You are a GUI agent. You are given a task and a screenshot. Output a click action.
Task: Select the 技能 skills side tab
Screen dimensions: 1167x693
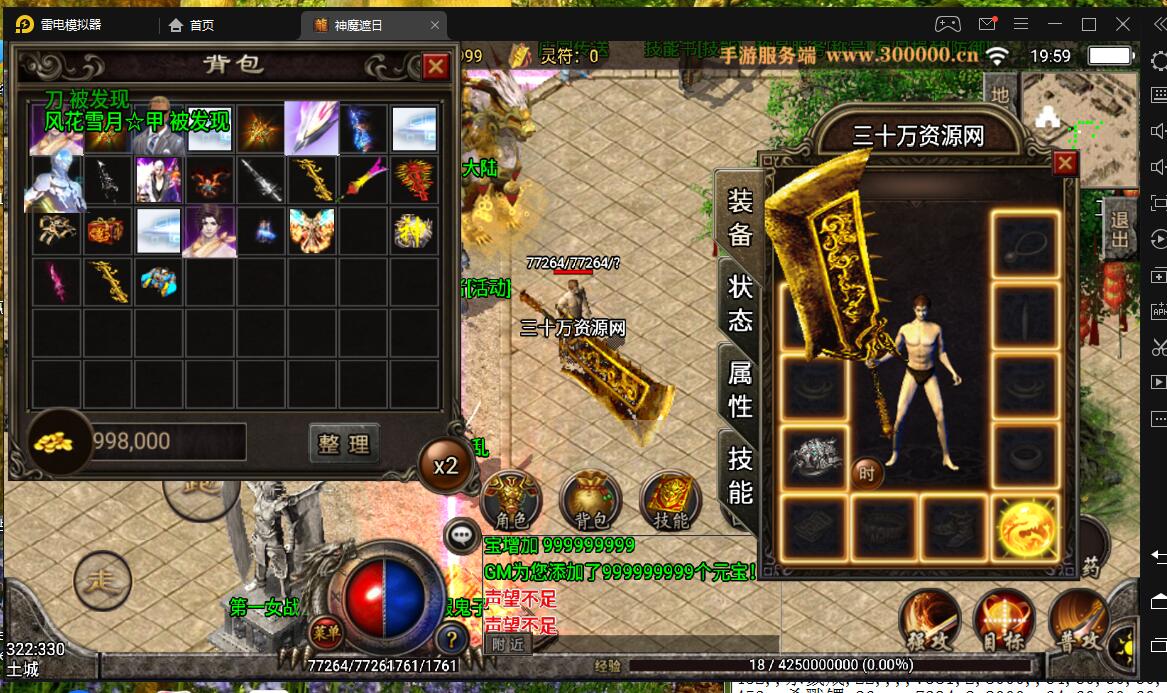[x=740, y=475]
